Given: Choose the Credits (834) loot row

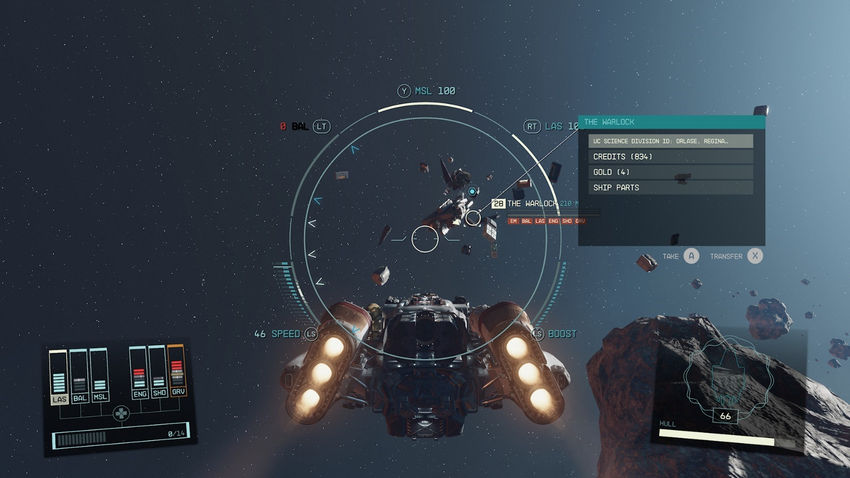Looking at the screenshot, I should (670, 157).
